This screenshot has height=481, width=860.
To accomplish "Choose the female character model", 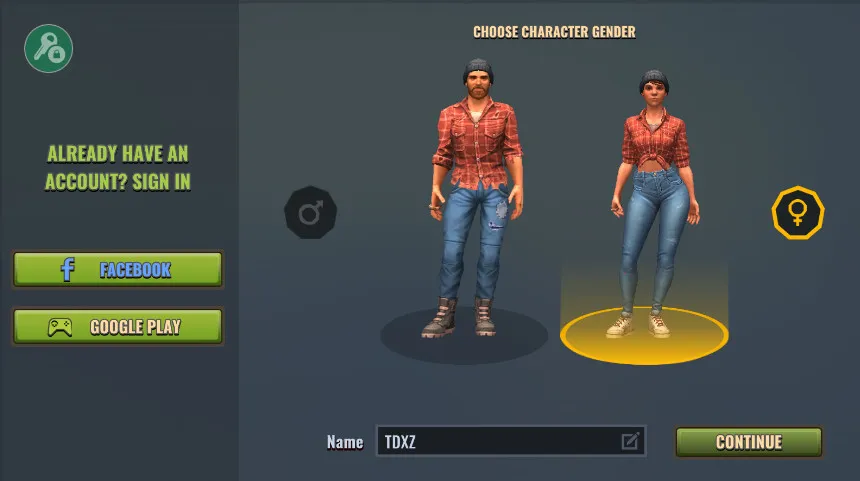I will pyautogui.click(x=651, y=200).
